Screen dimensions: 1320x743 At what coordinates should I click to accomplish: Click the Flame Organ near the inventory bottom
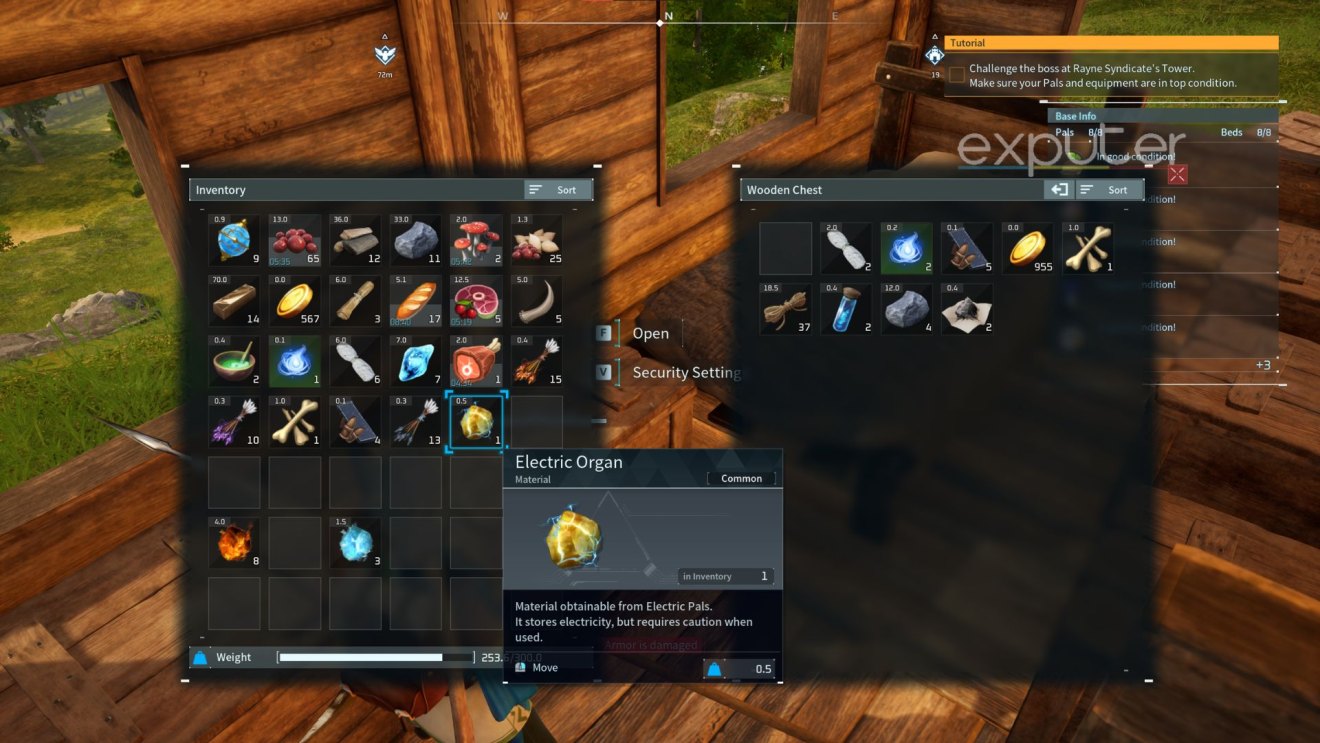(234, 542)
